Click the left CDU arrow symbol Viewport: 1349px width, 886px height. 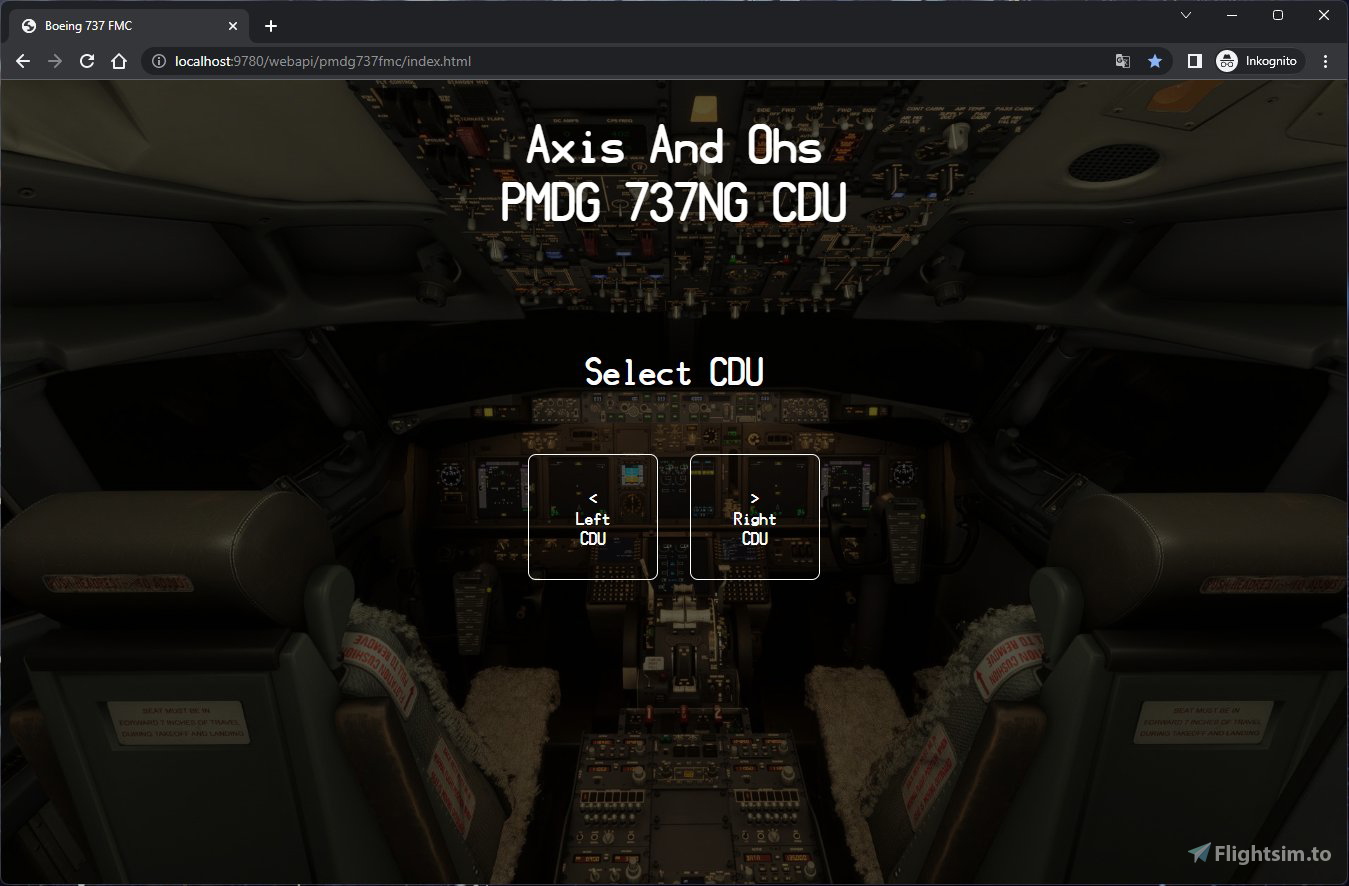pyautogui.click(x=592, y=498)
